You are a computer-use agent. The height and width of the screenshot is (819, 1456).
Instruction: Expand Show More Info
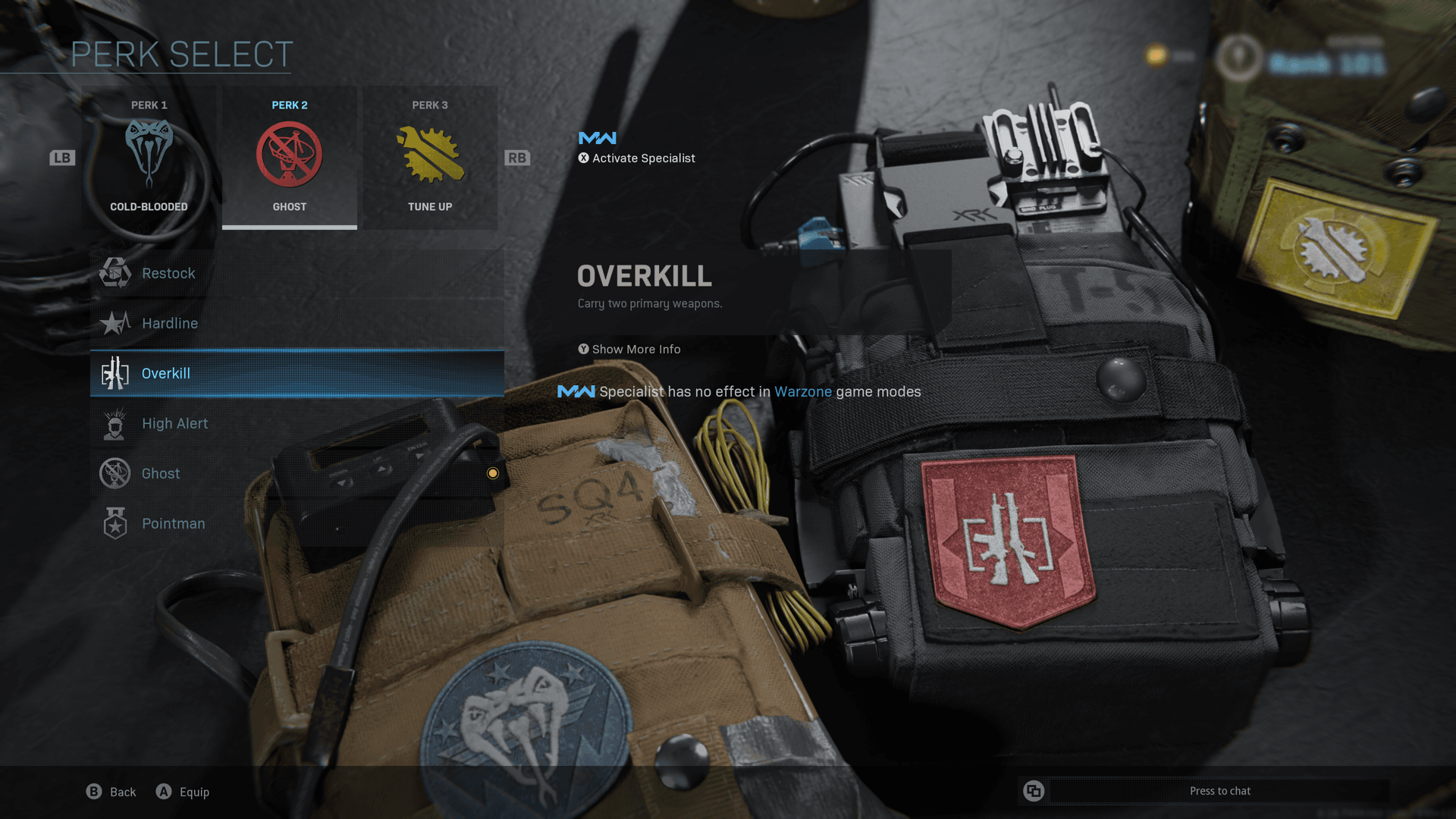coord(629,349)
